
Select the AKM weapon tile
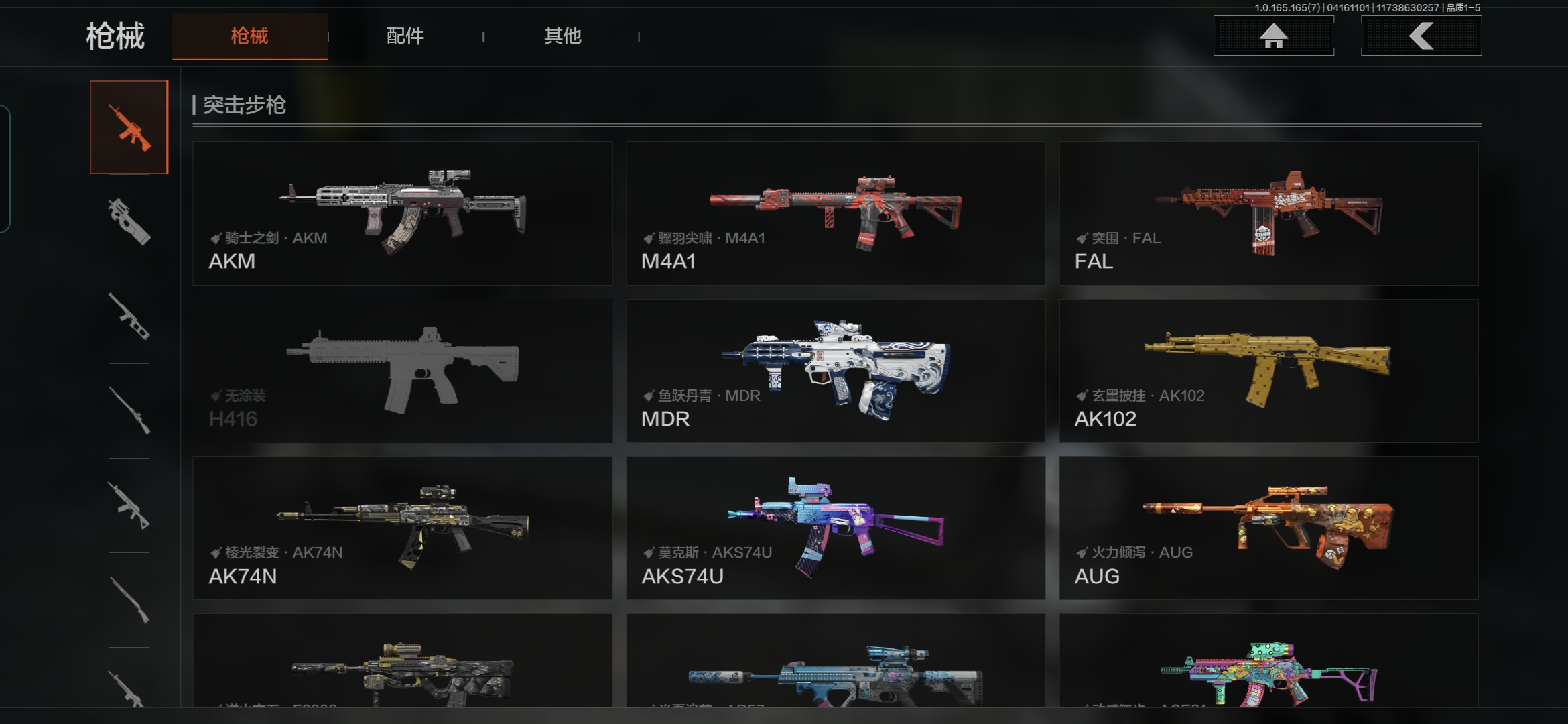402,213
